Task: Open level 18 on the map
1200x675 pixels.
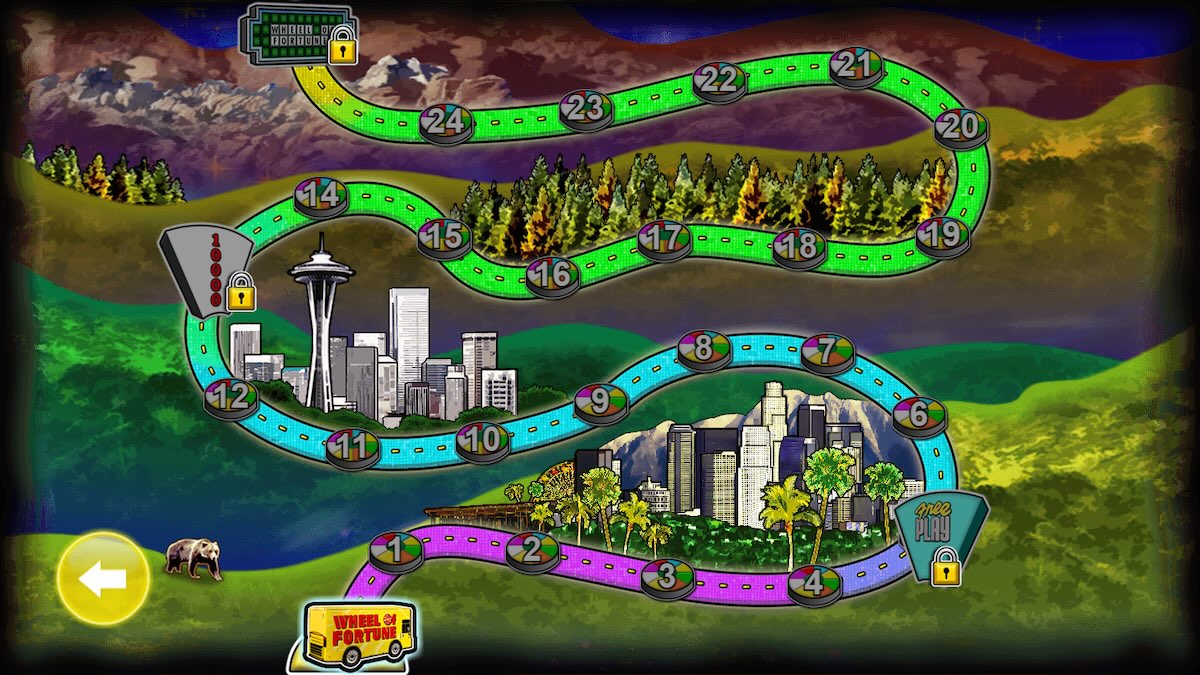Action: 799,246
